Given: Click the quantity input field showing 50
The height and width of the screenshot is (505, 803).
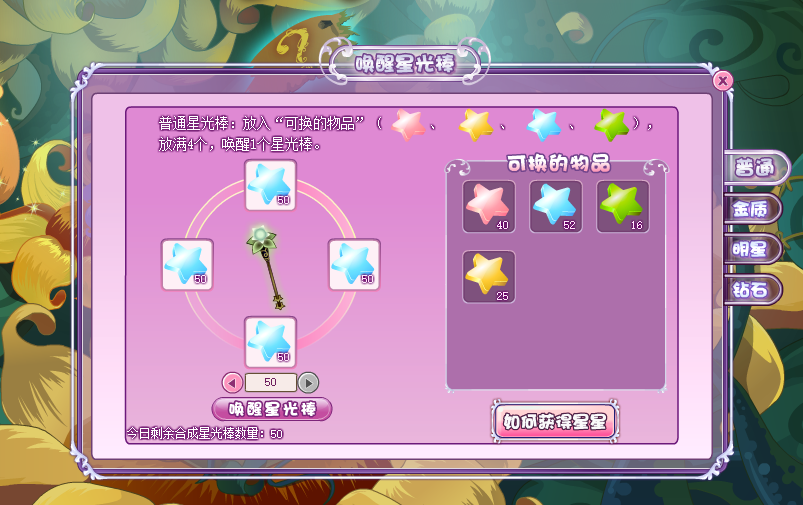Looking at the screenshot, I should [270, 382].
